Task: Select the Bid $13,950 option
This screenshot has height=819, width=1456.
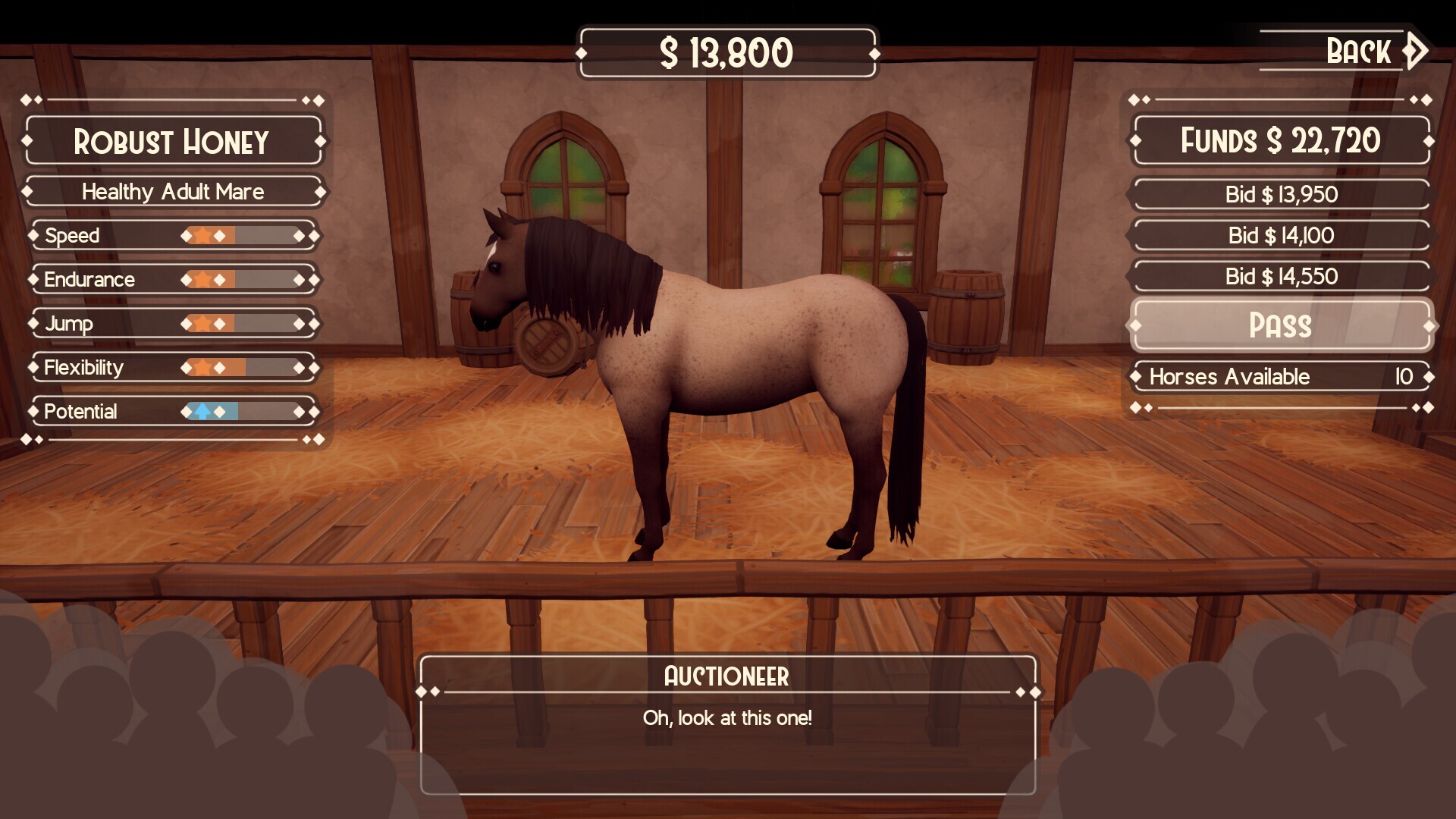Action: pos(1280,194)
